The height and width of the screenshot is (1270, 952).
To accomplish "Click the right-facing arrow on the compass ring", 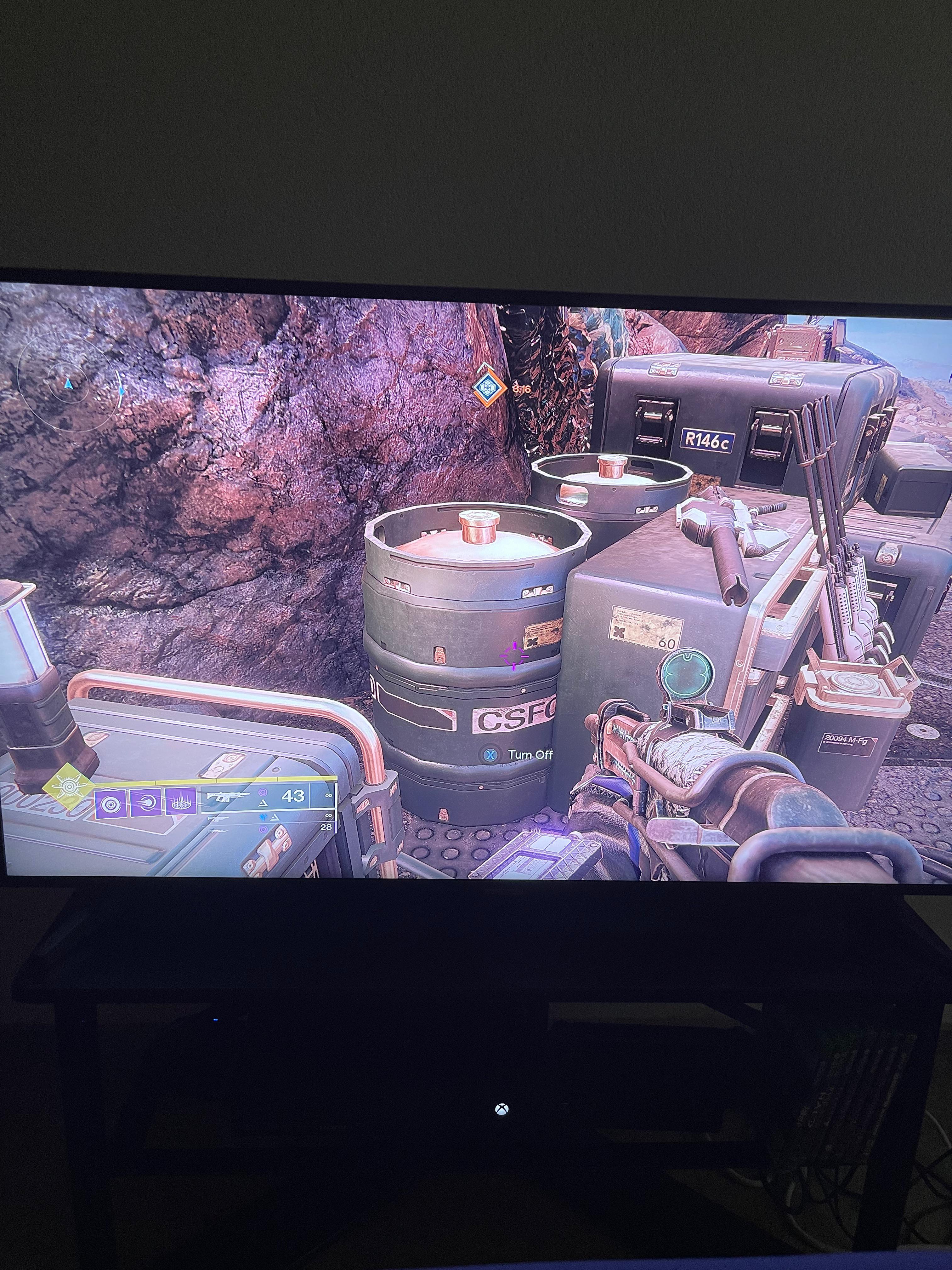I will [x=122, y=392].
